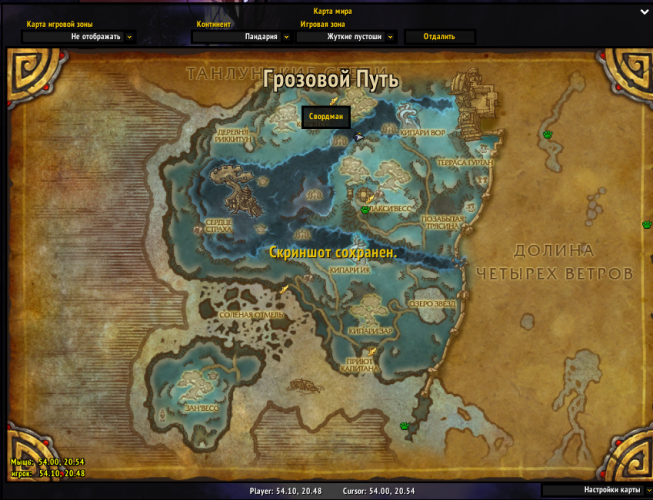Click the green paw marker at the map's bottom
The height and width of the screenshot is (500, 653).
point(405,426)
